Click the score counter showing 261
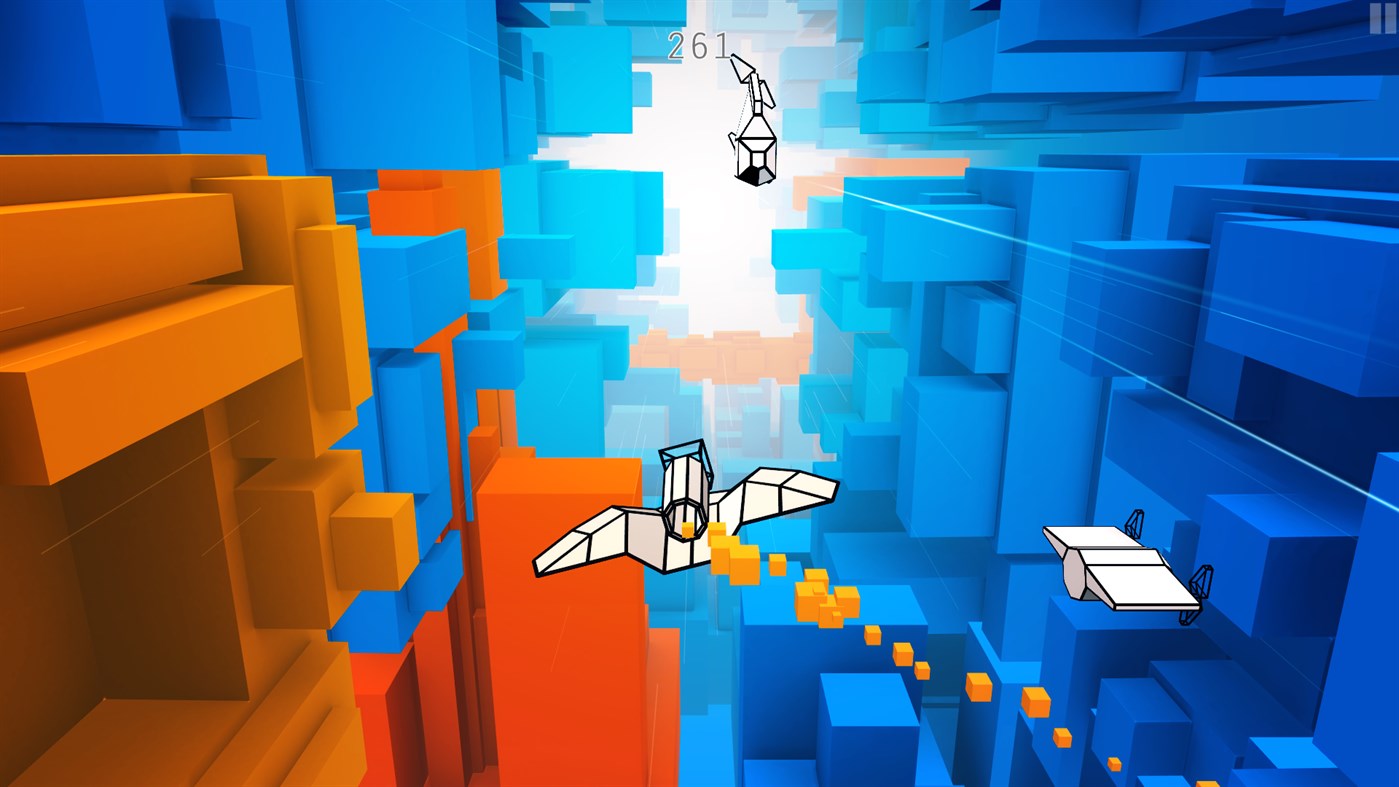The width and height of the screenshot is (1399, 787). click(x=698, y=45)
